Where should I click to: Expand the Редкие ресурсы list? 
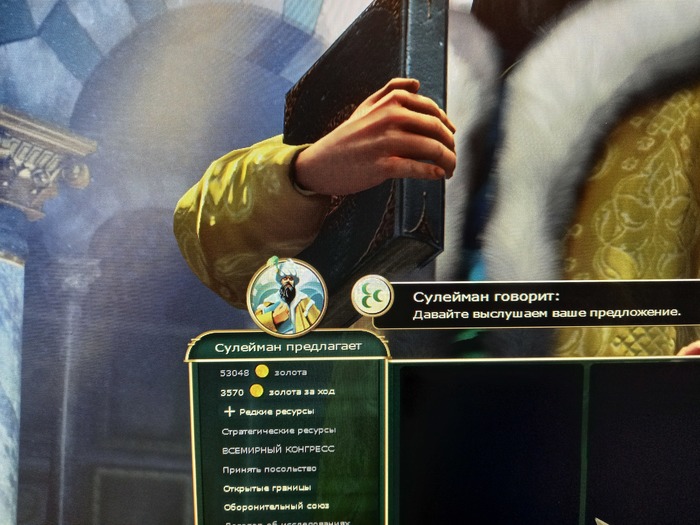(268, 411)
